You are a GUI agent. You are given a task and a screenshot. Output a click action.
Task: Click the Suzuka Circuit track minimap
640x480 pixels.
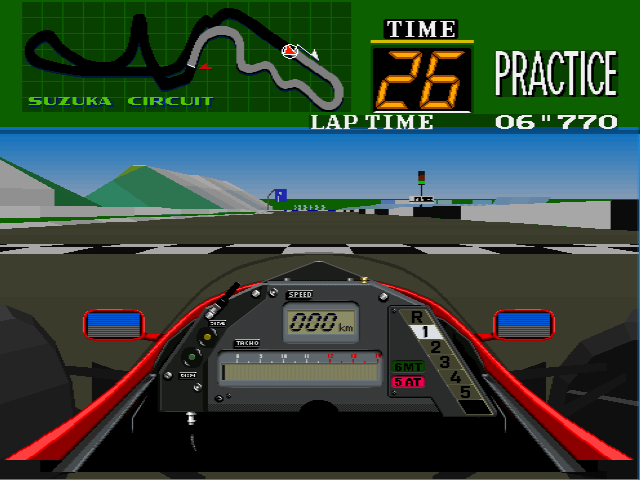(186, 55)
